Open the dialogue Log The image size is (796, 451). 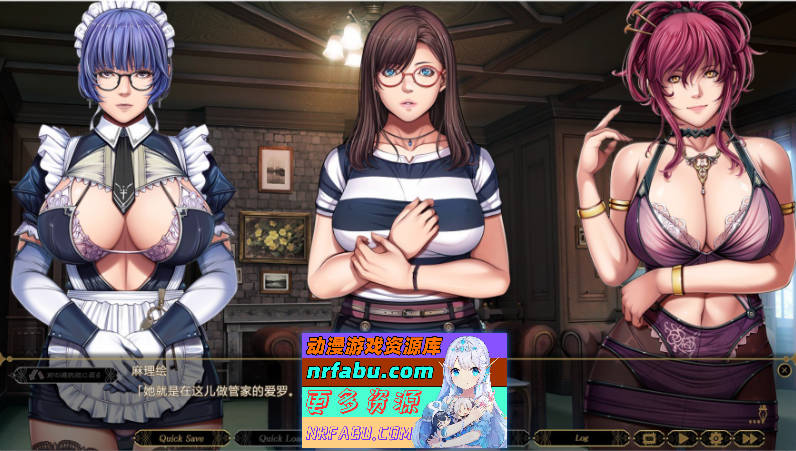[x=581, y=437]
